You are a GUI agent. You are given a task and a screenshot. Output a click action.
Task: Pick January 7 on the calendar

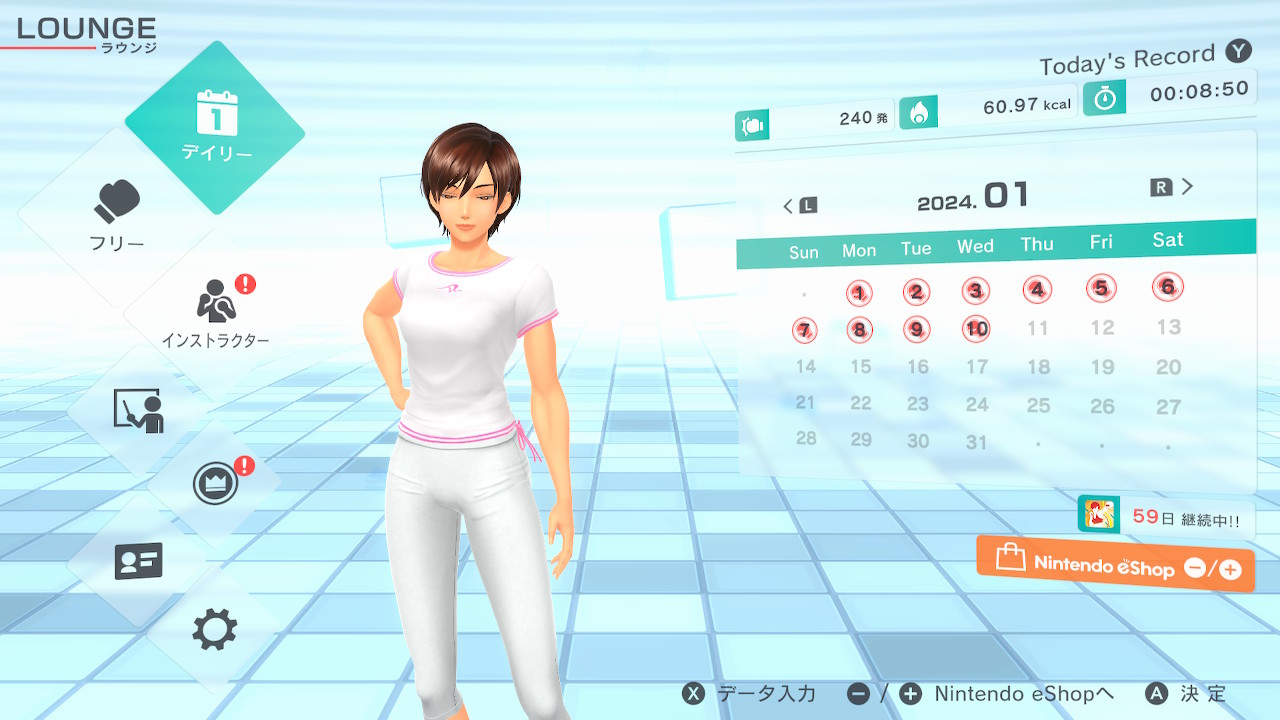coord(805,330)
